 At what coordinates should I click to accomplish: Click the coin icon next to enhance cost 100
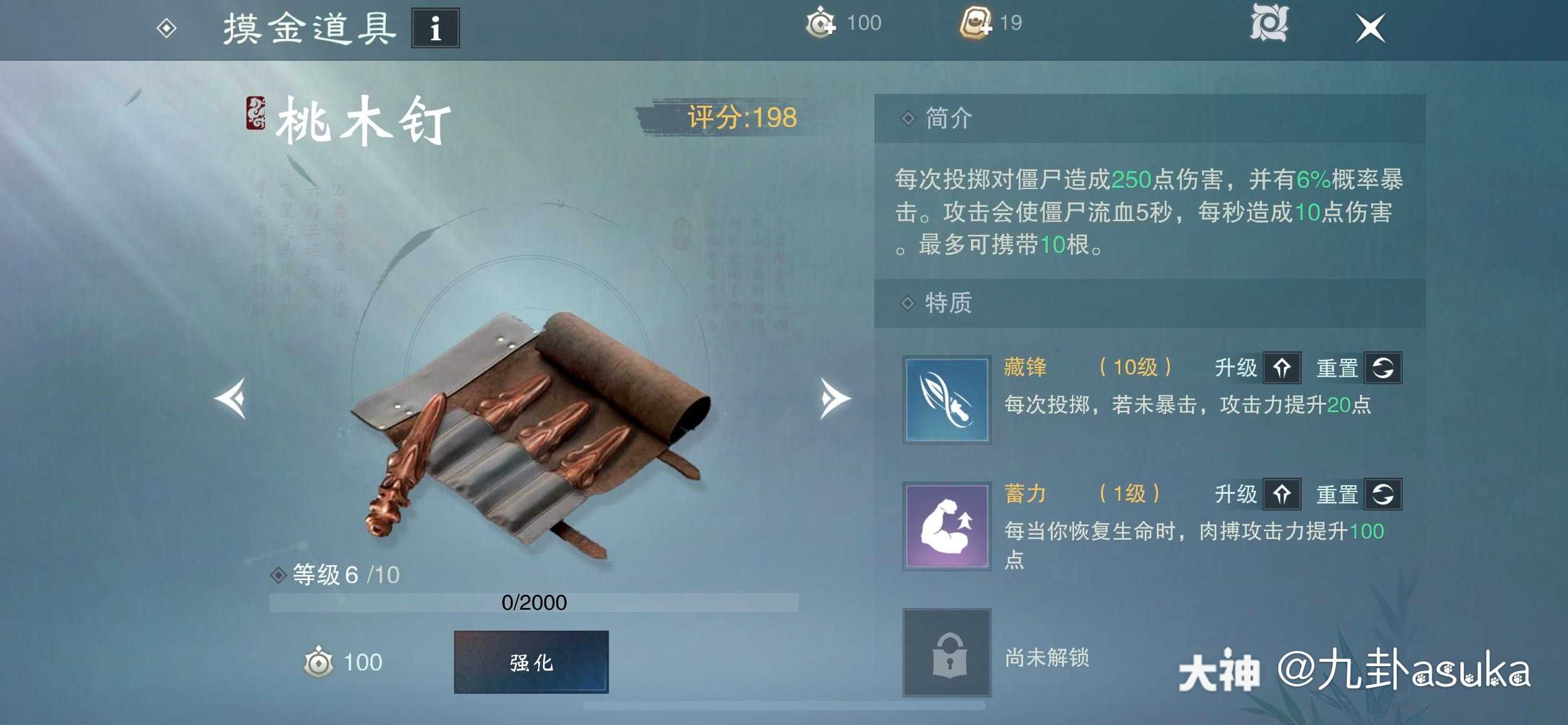317,662
